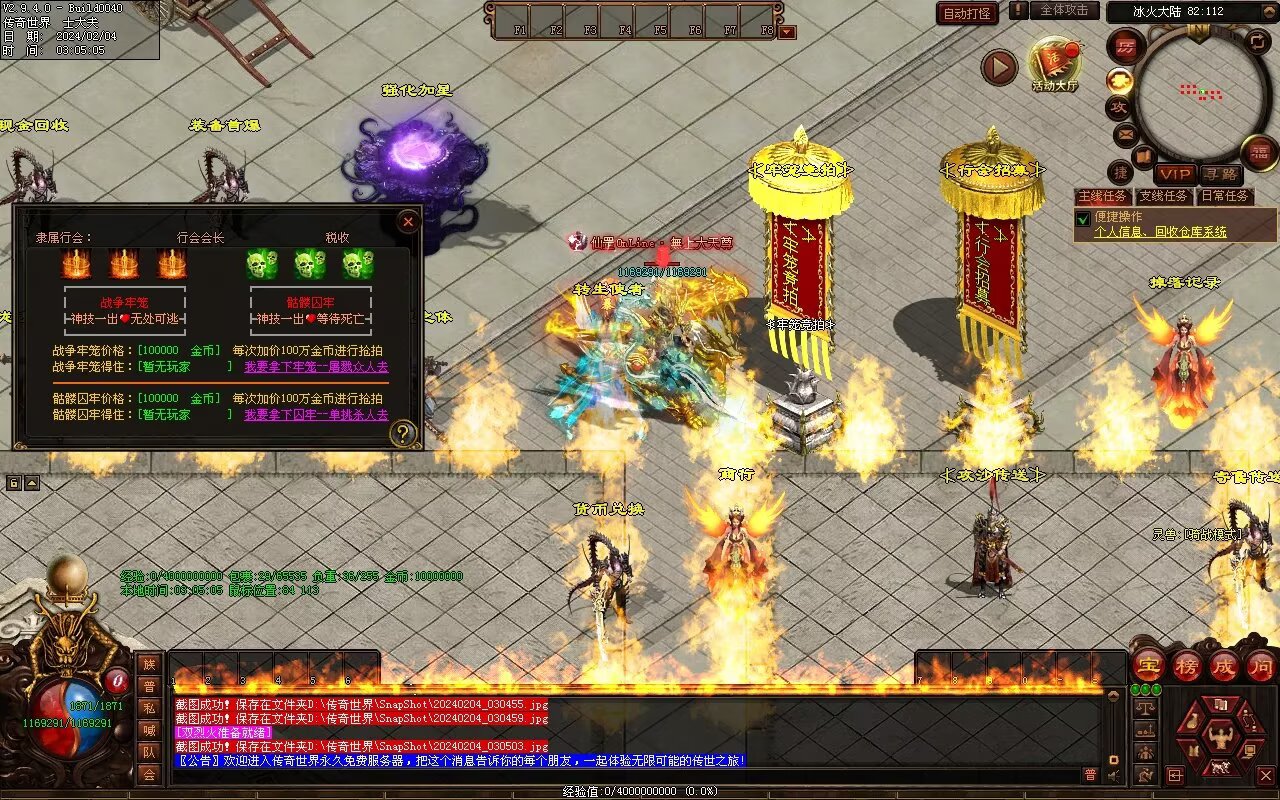
Task: Toggle the 全体攻击 attack mode button
Action: (x=1064, y=10)
